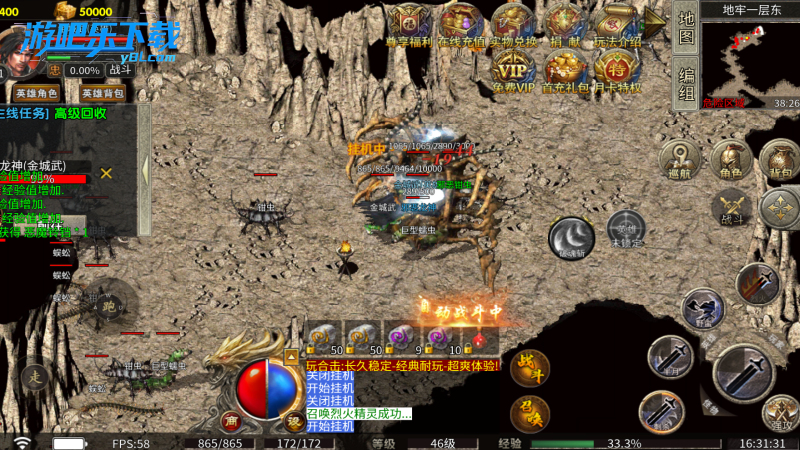Open the 背包 bag icon
Viewport: 800px width, 450px height.
(x=779, y=158)
